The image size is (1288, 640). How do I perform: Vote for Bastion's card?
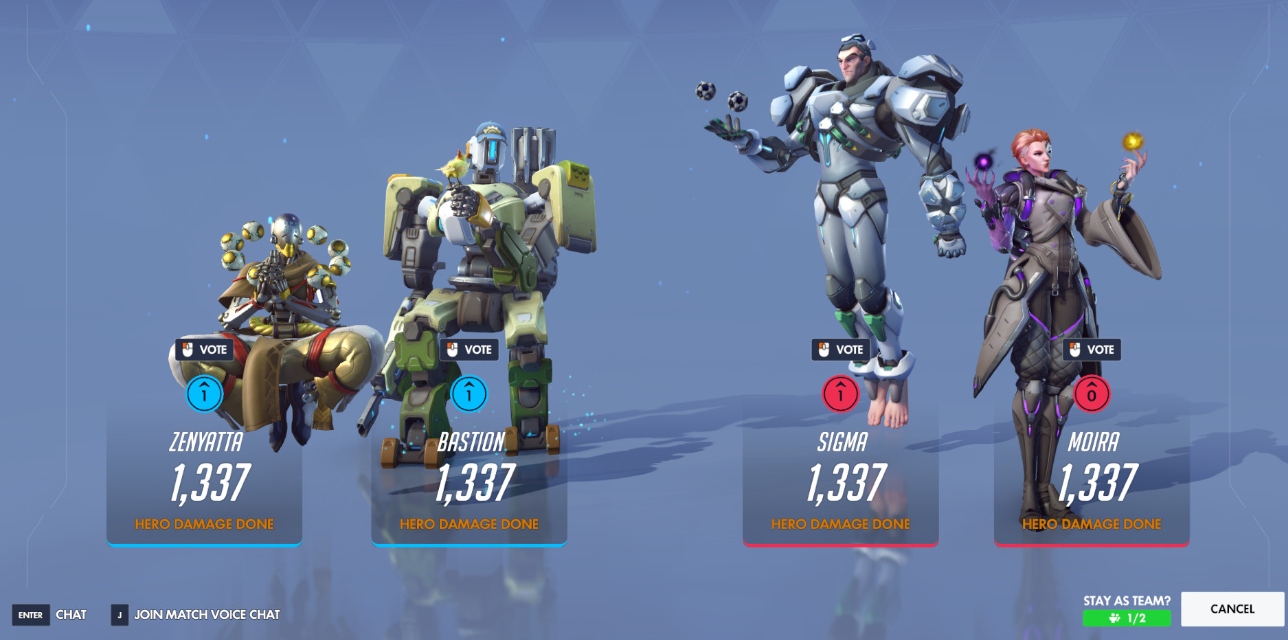coord(469,350)
